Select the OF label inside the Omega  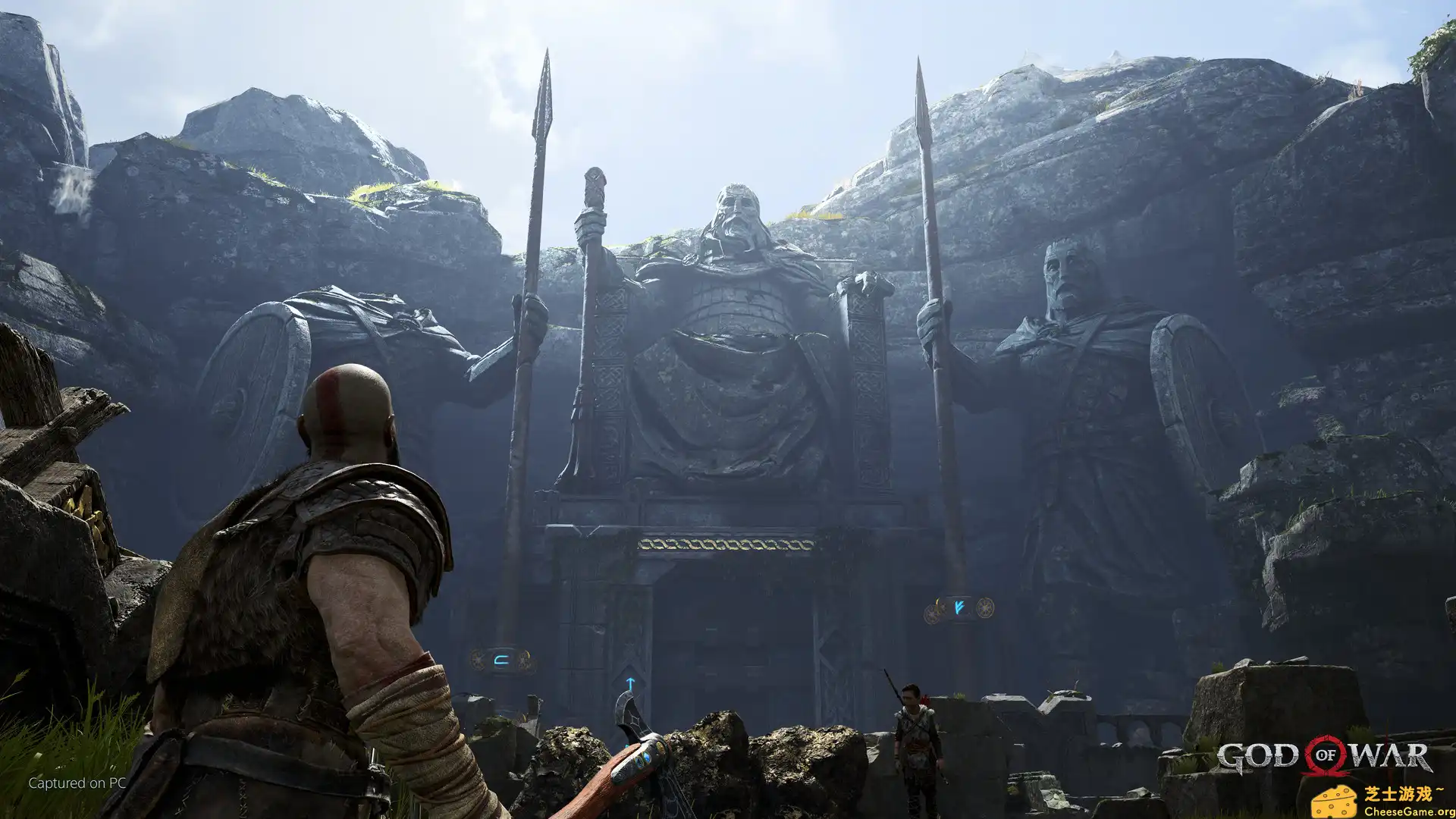pyautogui.click(x=1326, y=755)
